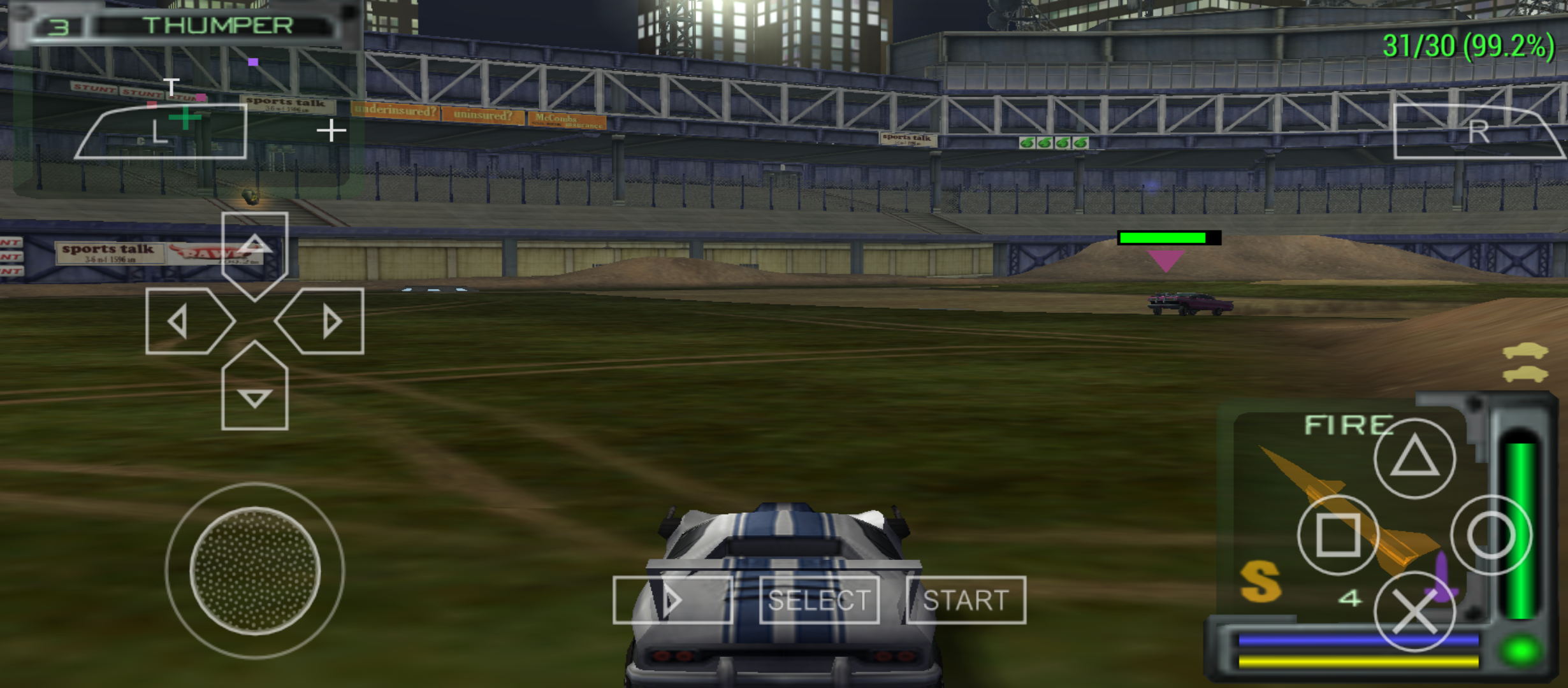Tap the square touch button

point(1338,535)
